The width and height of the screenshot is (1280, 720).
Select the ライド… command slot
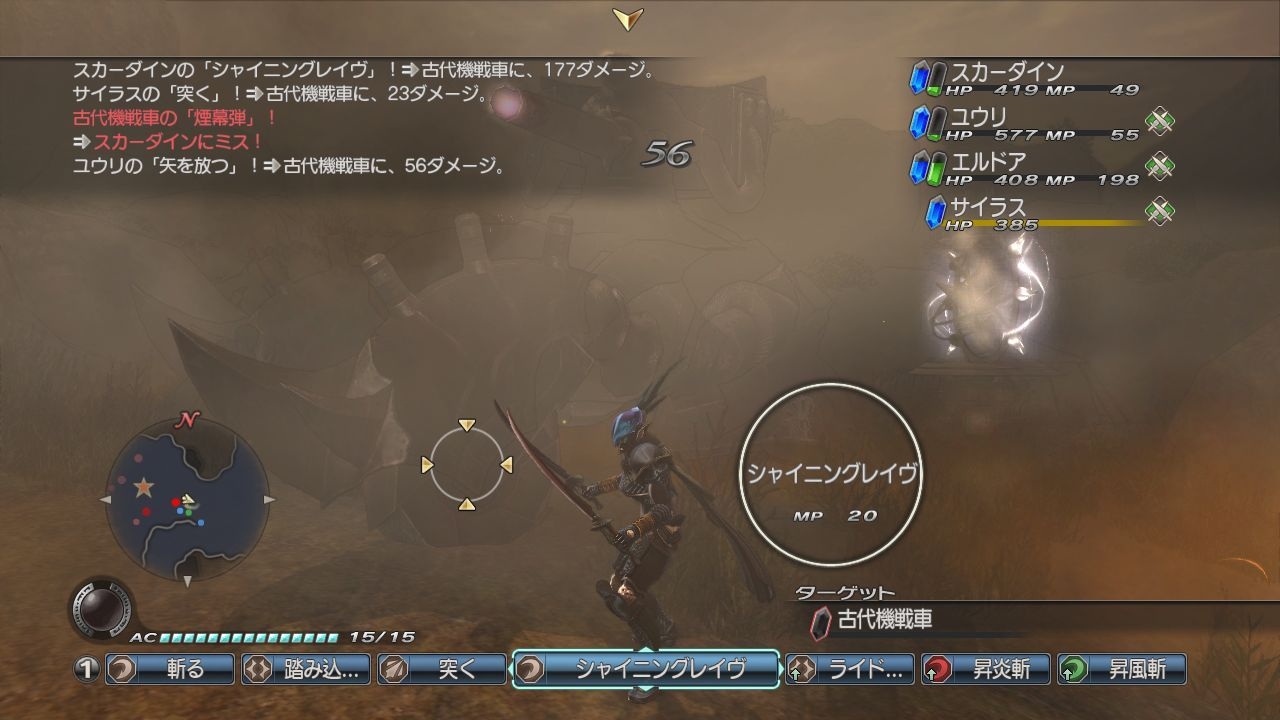coord(850,669)
